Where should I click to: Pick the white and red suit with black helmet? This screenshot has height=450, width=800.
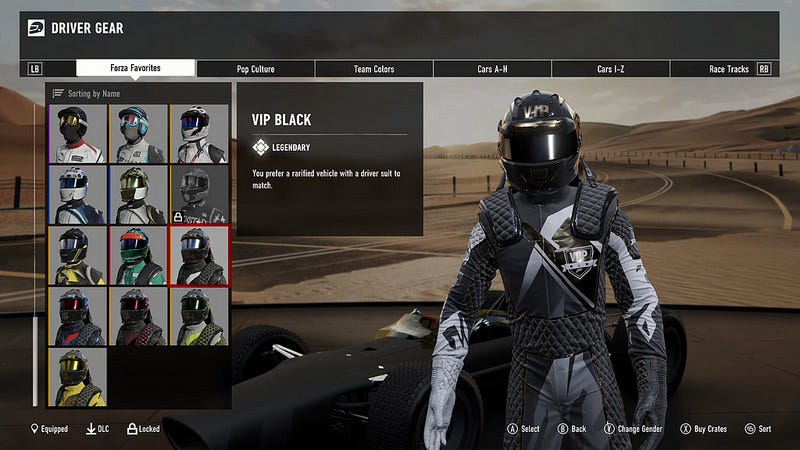[77, 133]
